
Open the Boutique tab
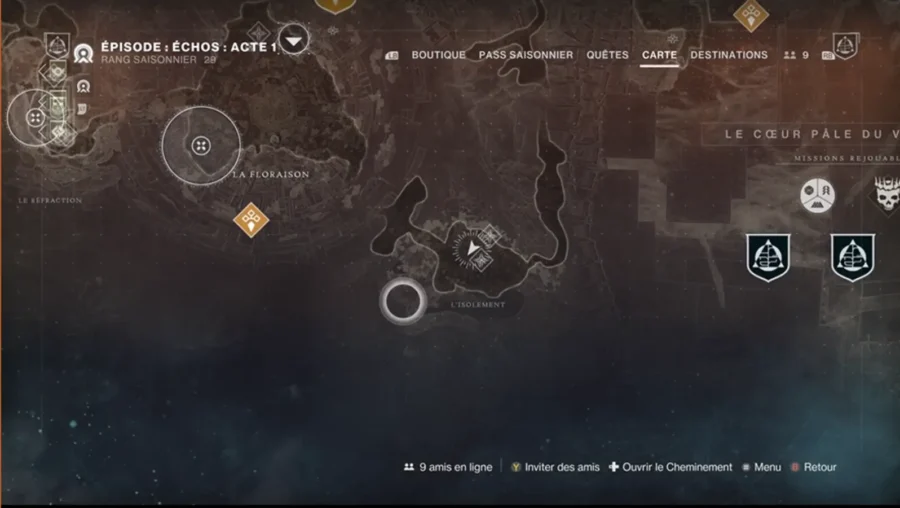click(438, 55)
